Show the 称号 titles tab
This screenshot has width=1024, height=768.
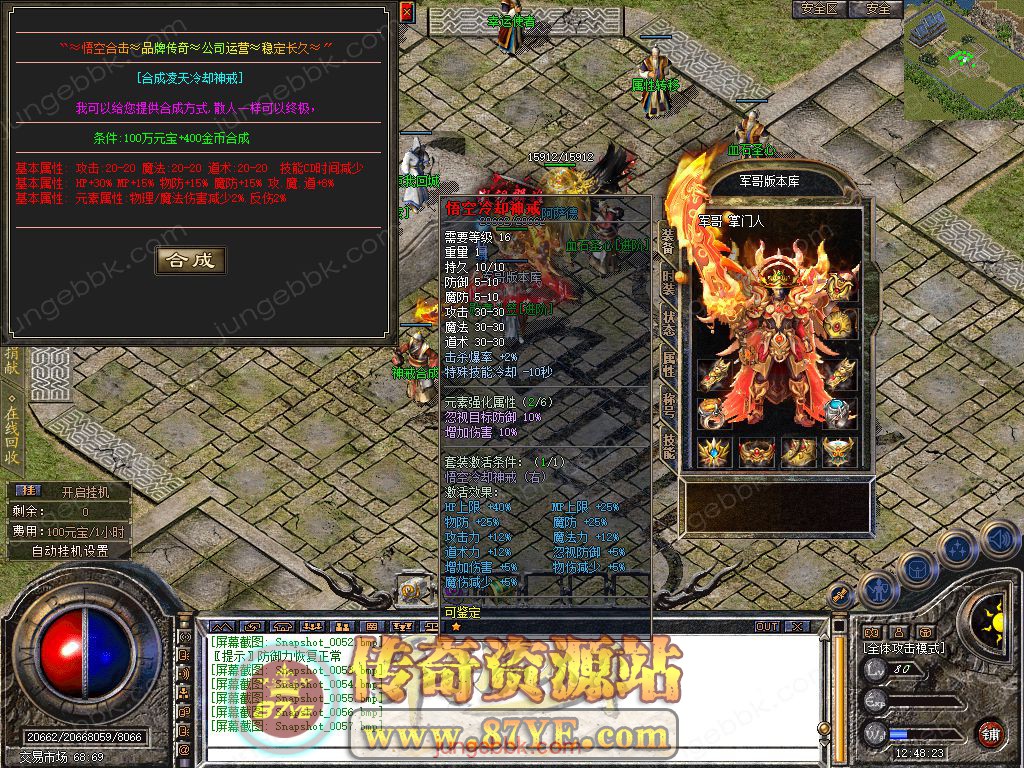click(x=669, y=406)
